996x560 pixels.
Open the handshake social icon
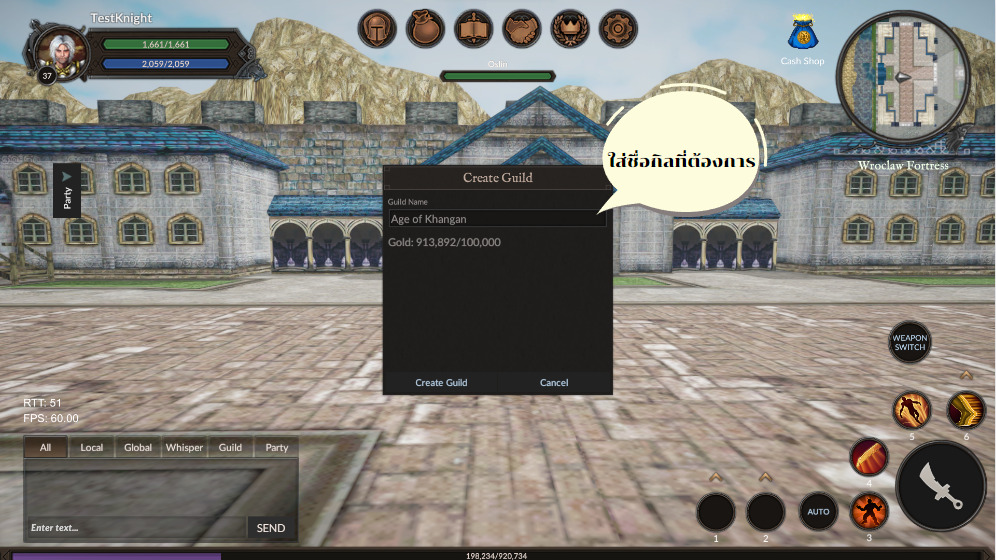click(522, 29)
